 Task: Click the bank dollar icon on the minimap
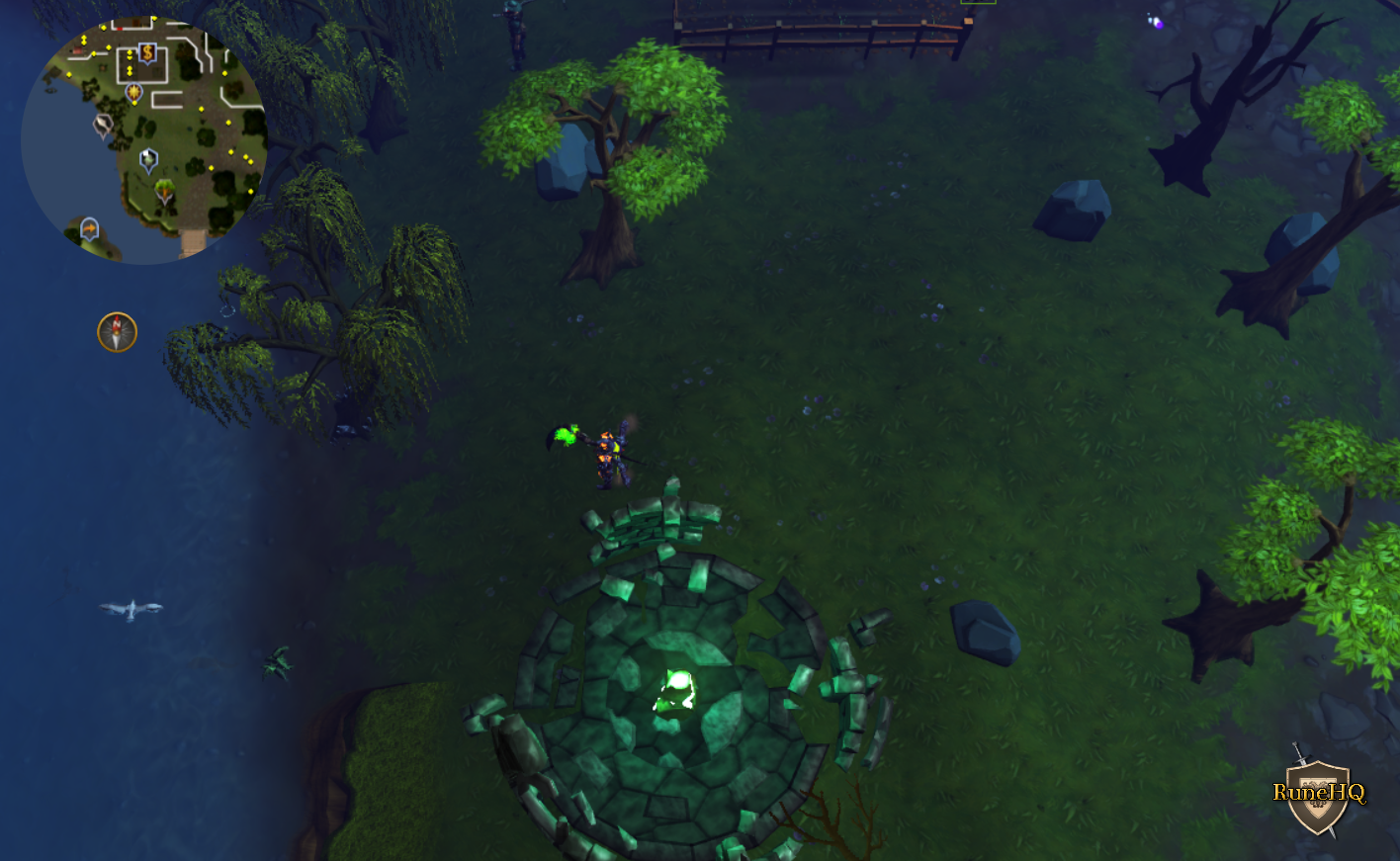(147, 52)
